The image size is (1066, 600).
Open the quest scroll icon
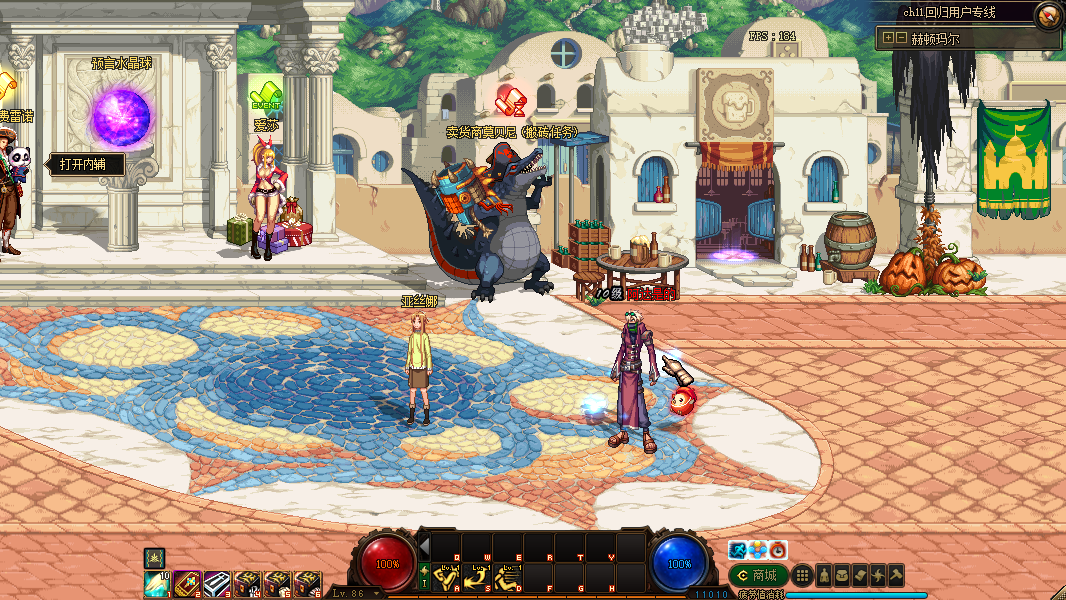tap(860, 575)
